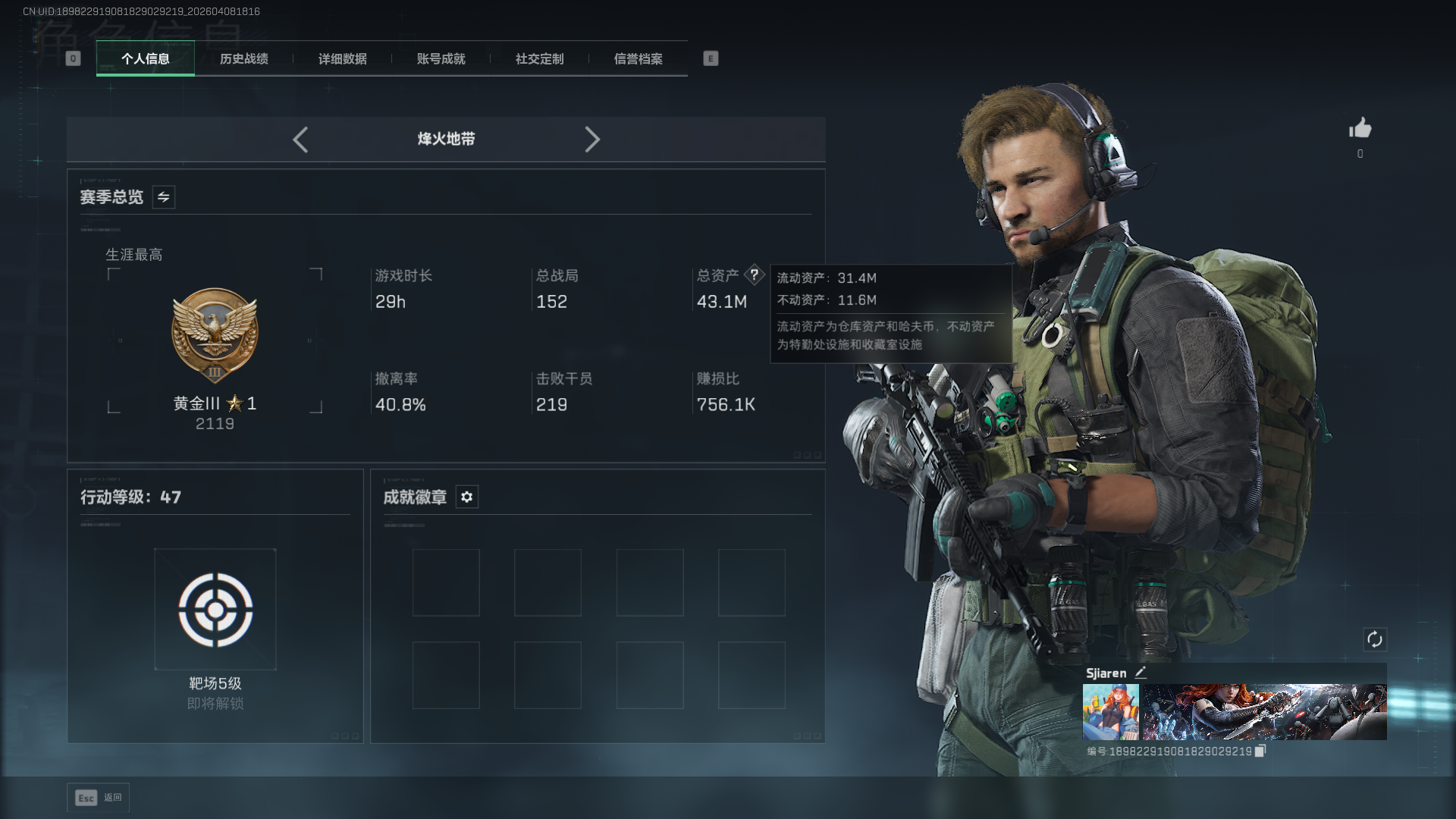Click the right arrow beside 烽火地带
The height and width of the screenshot is (819, 1456).
(x=592, y=140)
